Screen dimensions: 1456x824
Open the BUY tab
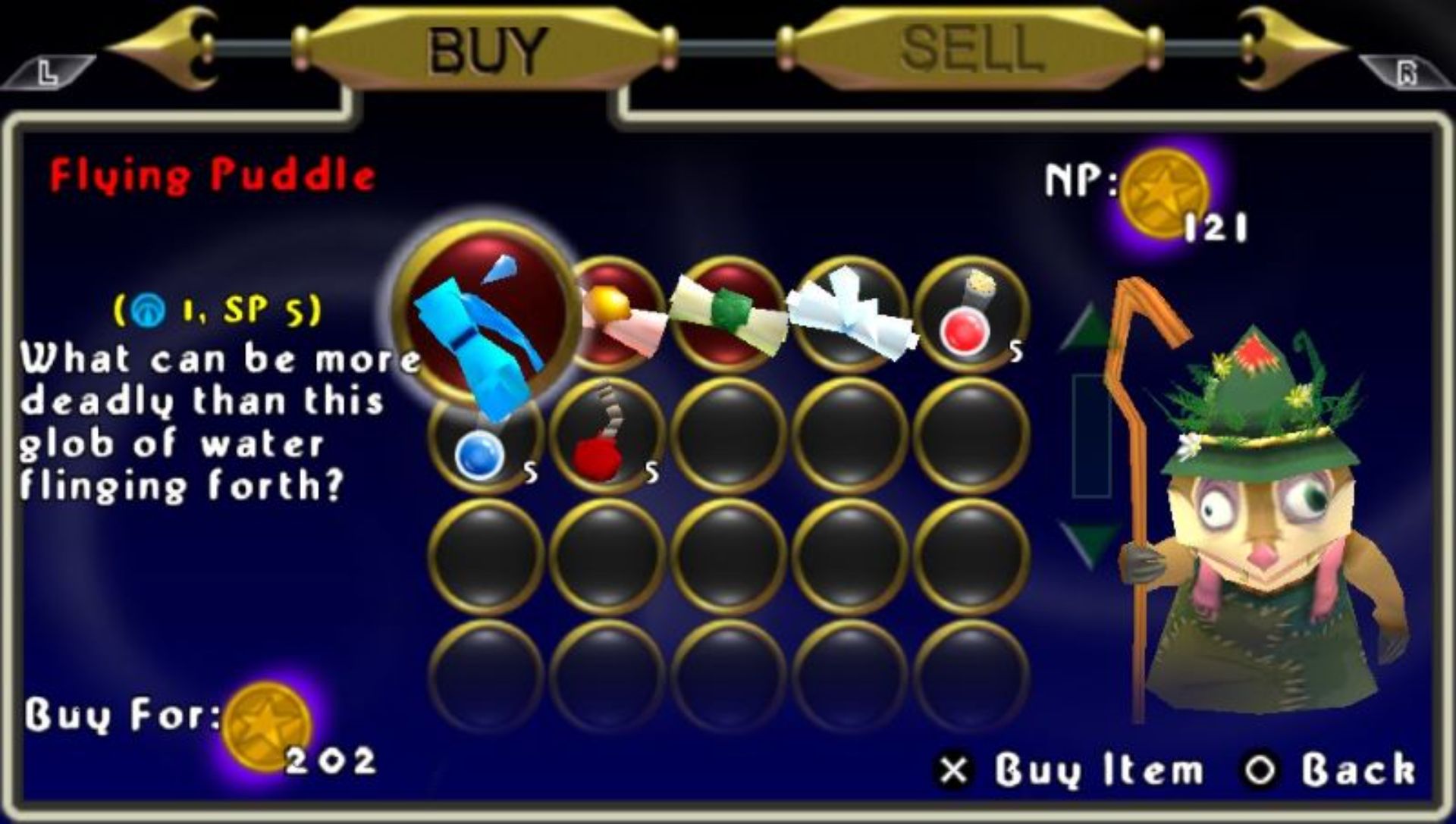pos(485,49)
